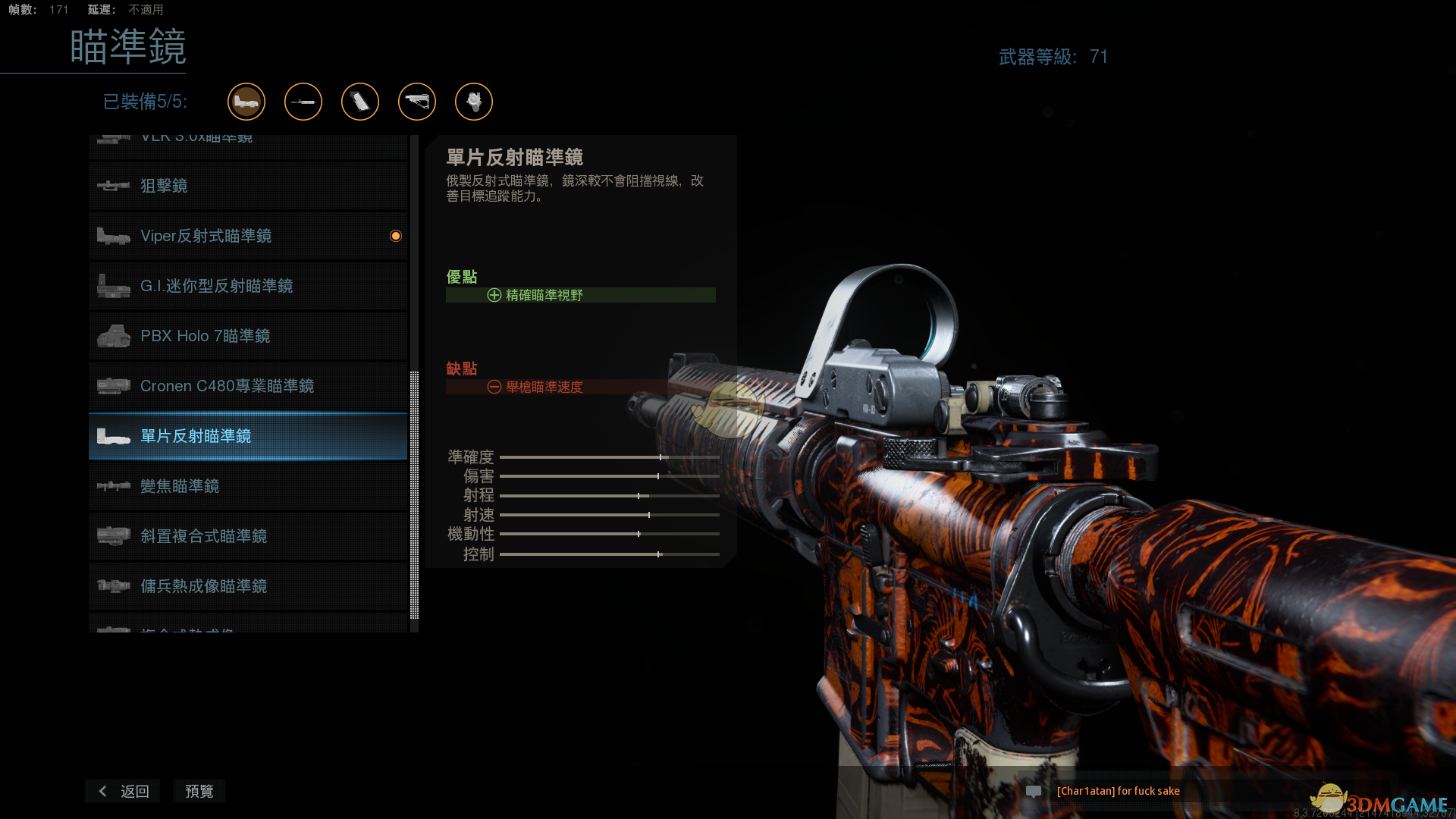Open the equipped pistol grip attachment icon
The width and height of the screenshot is (1456, 819).
[360, 102]
